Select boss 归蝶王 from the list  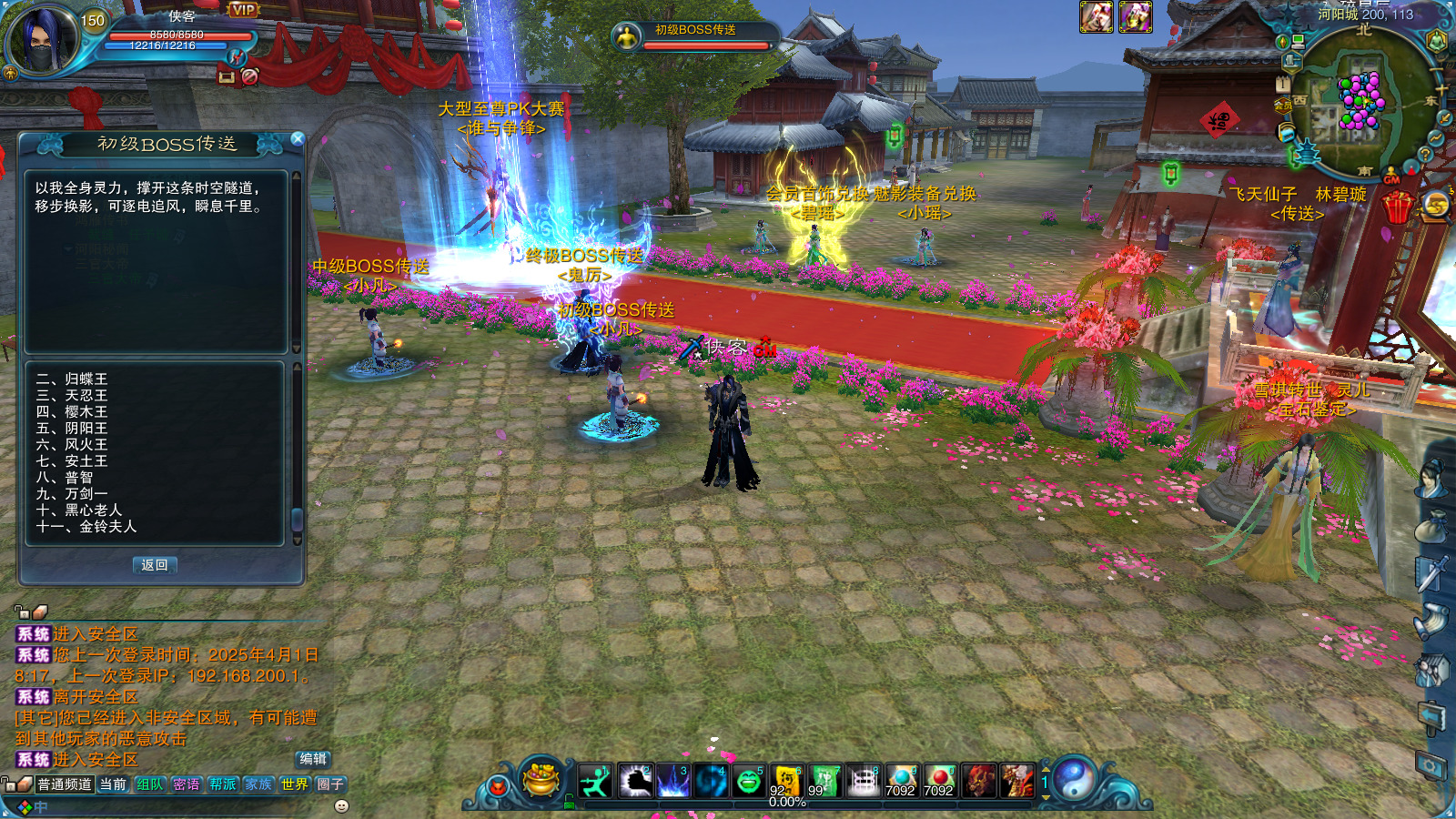coord(72,379)
